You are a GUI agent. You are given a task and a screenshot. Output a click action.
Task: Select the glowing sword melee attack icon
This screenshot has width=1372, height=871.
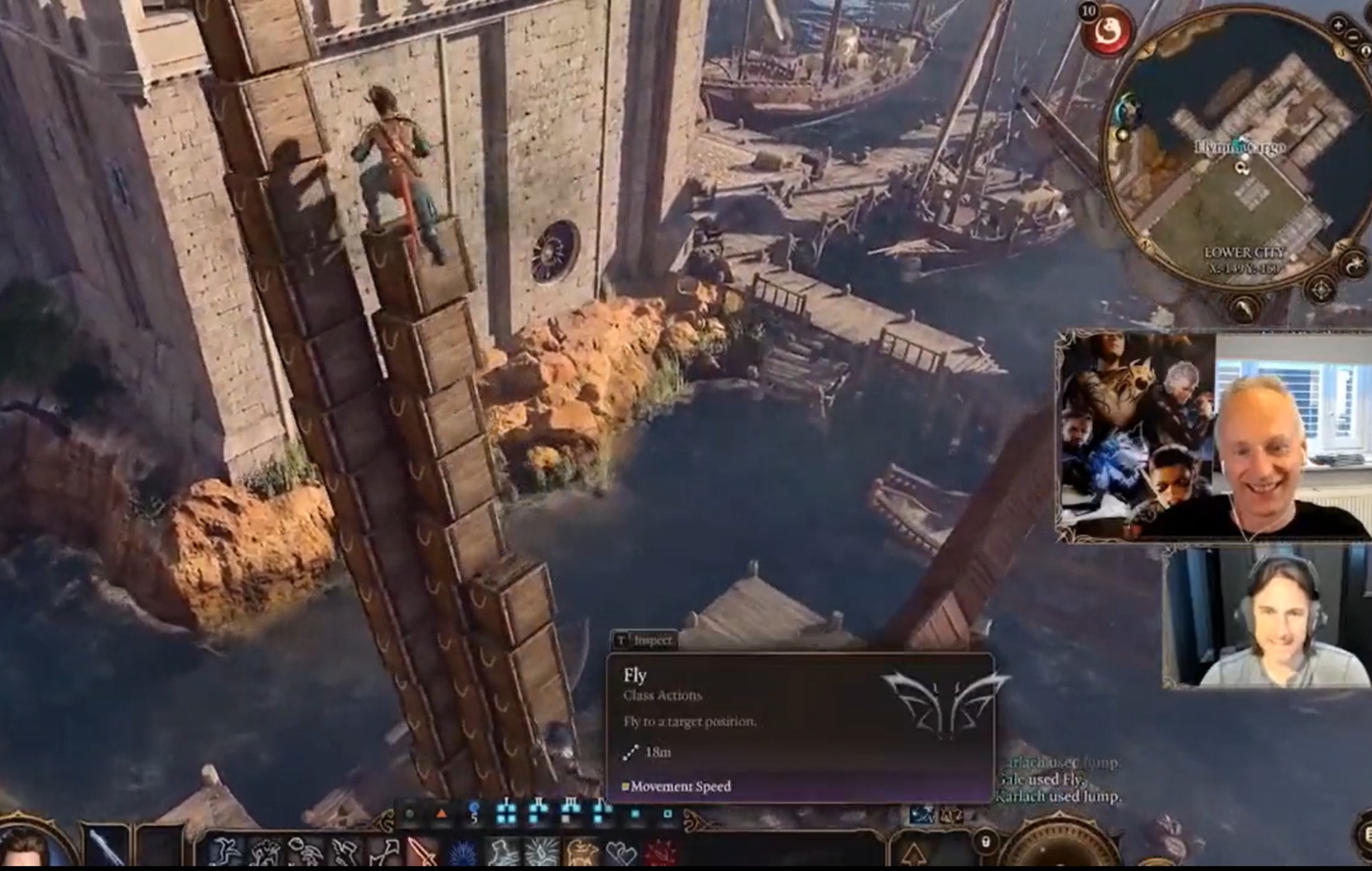[x=421, y=850]
